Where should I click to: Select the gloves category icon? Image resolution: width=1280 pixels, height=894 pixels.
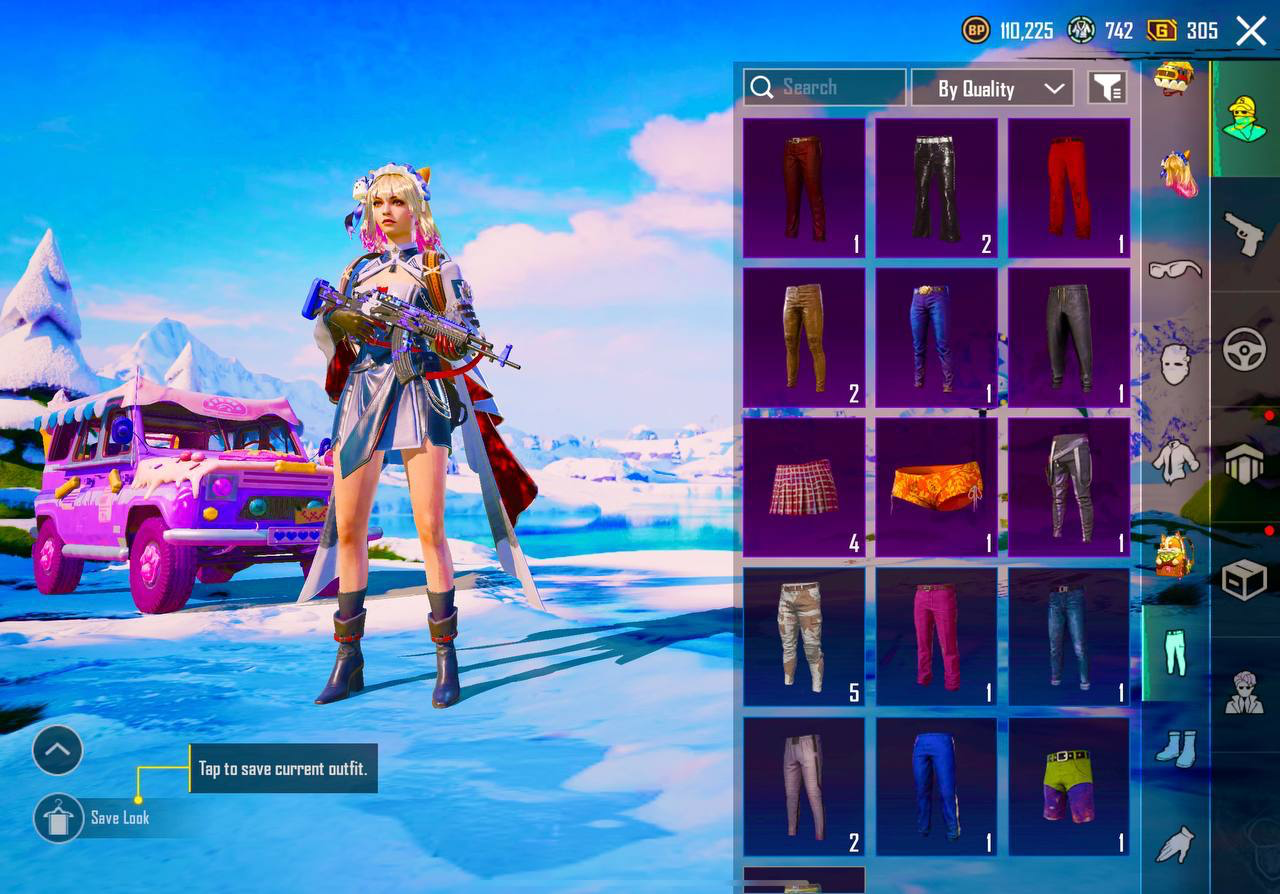click(1176, 843)
